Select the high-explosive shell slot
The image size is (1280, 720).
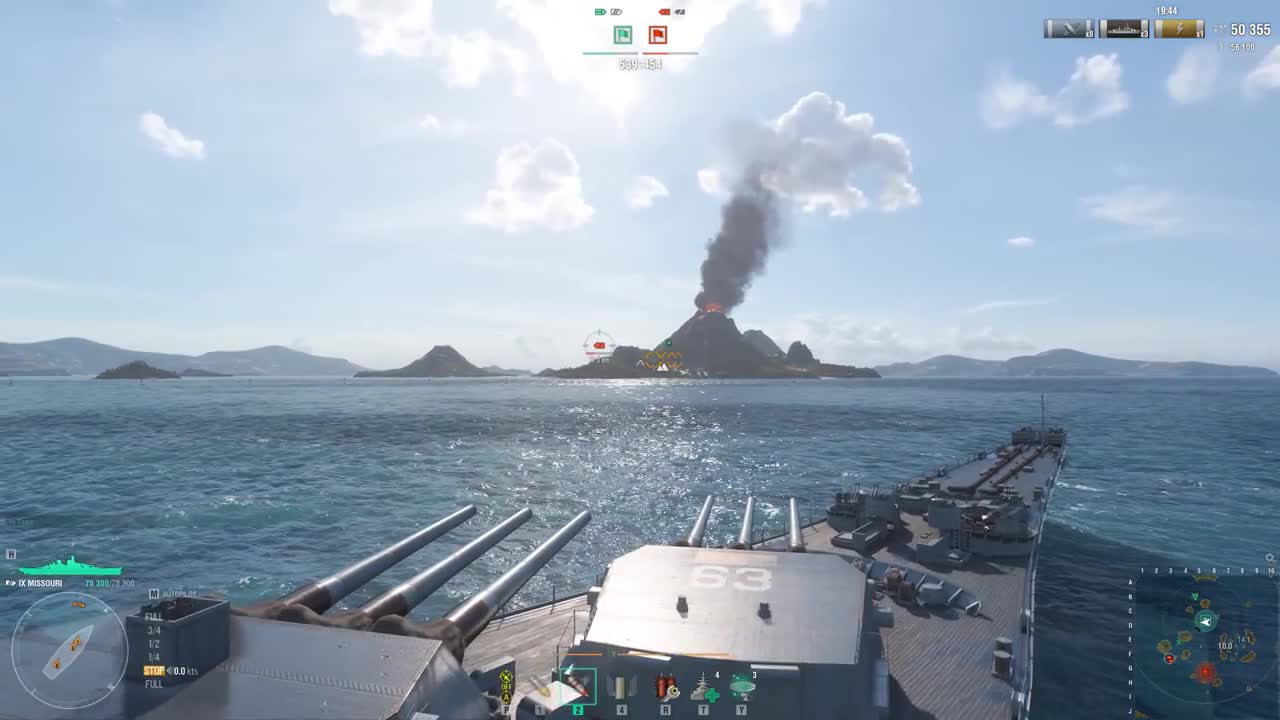pyautogui.click(x=541, y=687)
